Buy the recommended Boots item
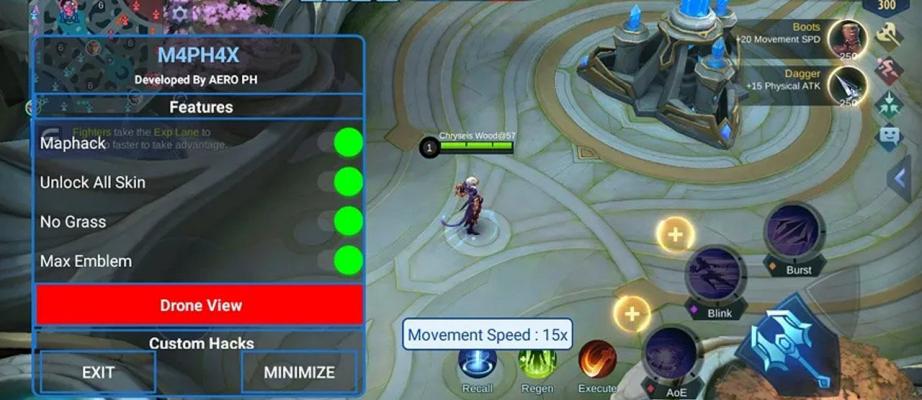This screenshot has width=922, height=400. tap(846, 39)
